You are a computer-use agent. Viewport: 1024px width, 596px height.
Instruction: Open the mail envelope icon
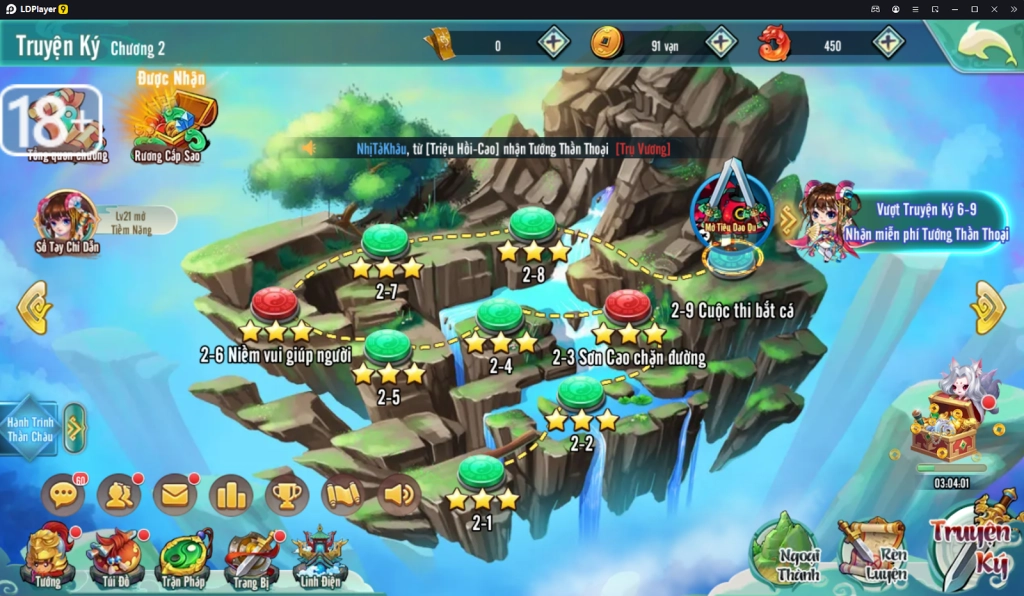(175, 494)
